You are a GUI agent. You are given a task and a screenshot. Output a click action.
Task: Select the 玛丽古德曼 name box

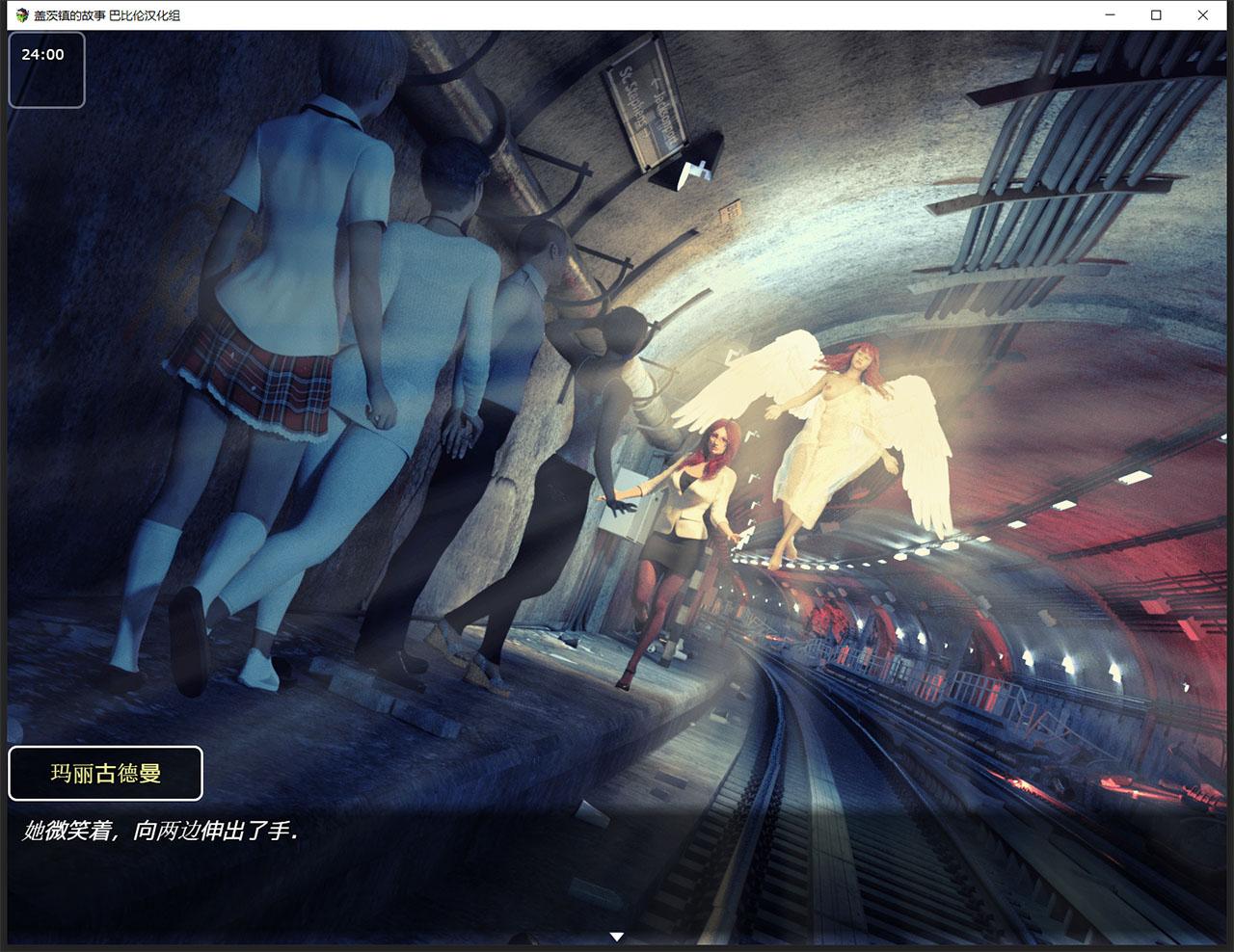pos(106,772)
